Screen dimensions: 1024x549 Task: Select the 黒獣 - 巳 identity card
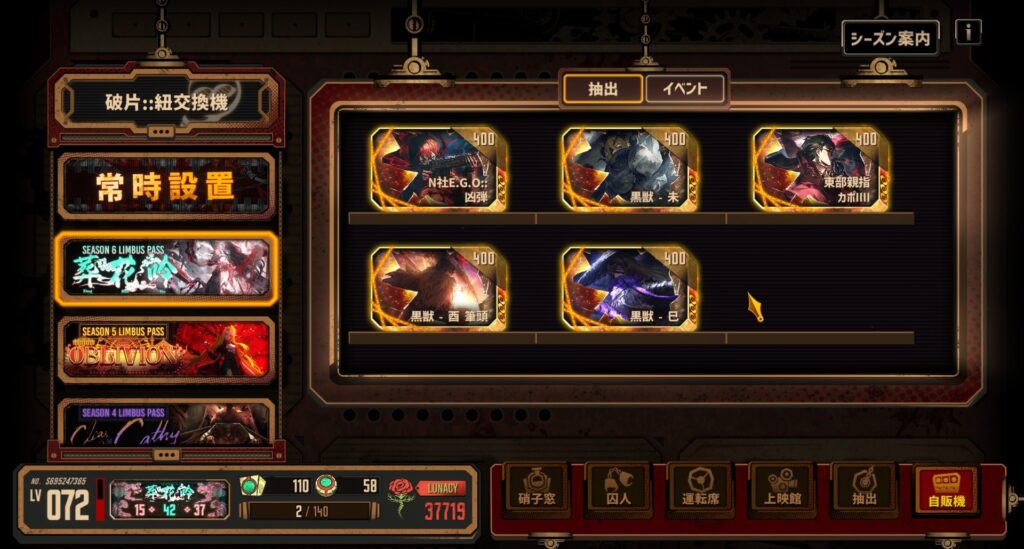631,288
